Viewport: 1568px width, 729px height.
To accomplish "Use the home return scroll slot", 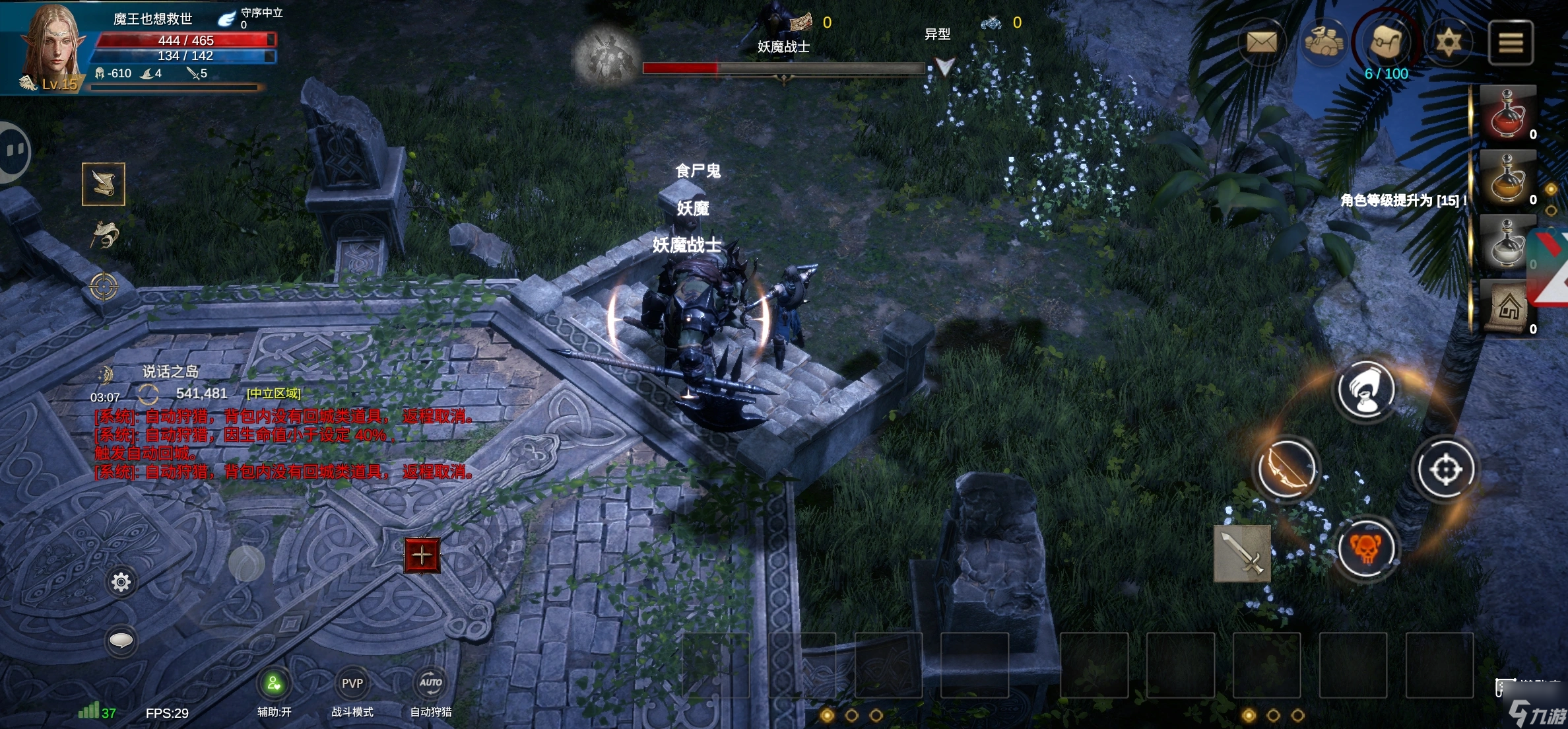I will 1507,308.
